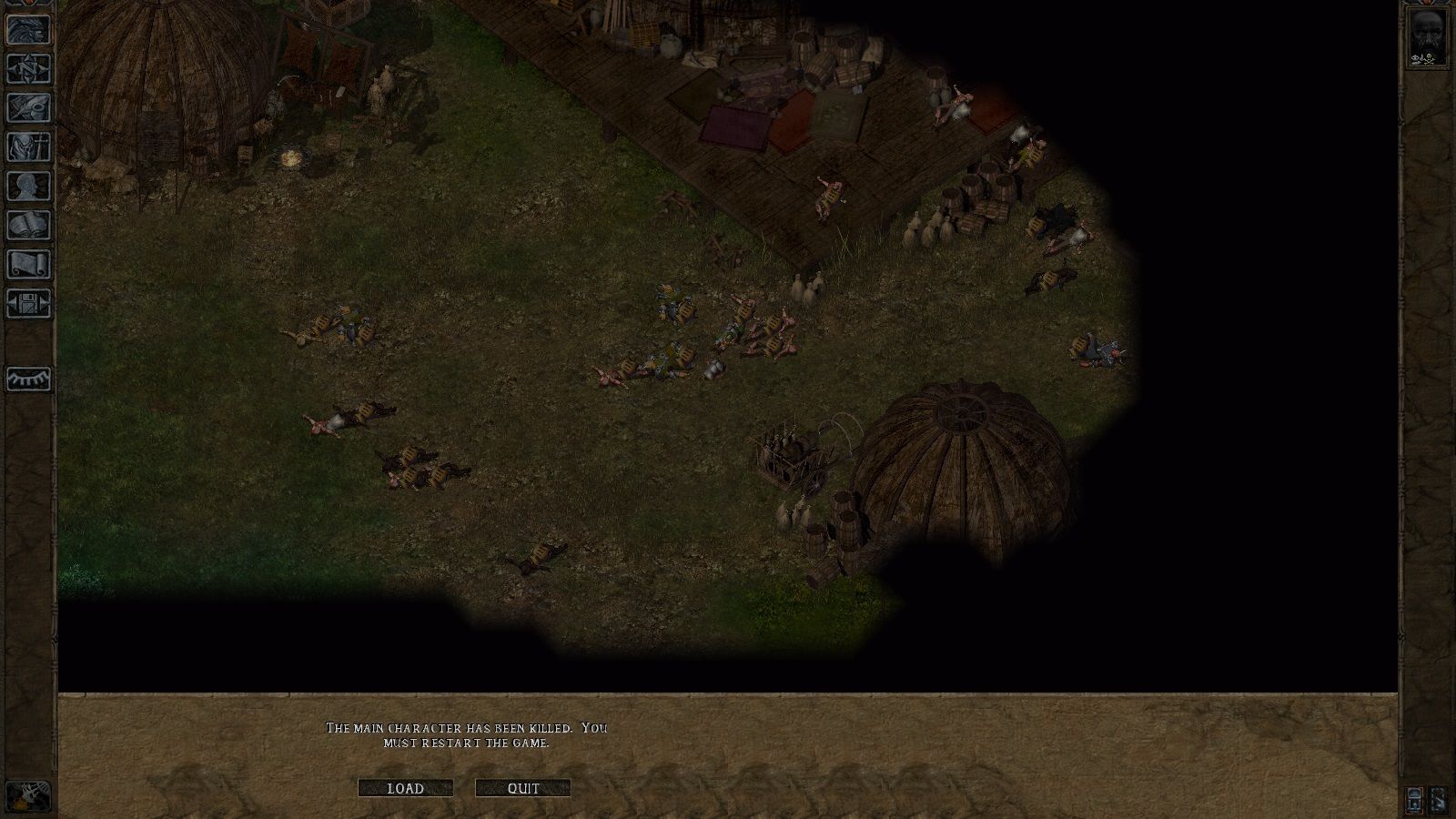Screen dimensions: 1456x819
Task: Expand the dialogue box with the arrow button
Action: (x=1439, y=801)
